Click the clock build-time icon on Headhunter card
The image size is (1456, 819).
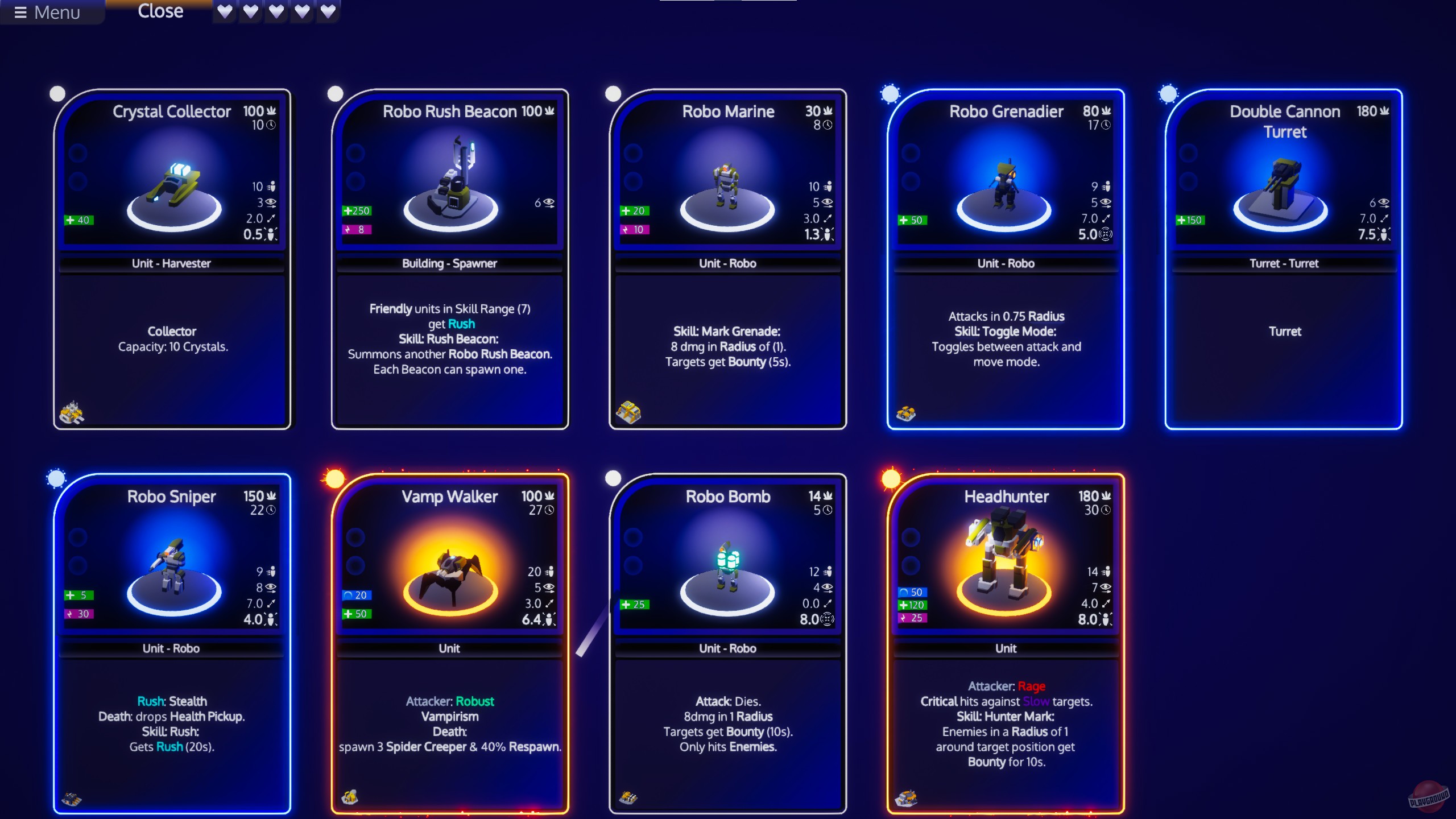1106,510
